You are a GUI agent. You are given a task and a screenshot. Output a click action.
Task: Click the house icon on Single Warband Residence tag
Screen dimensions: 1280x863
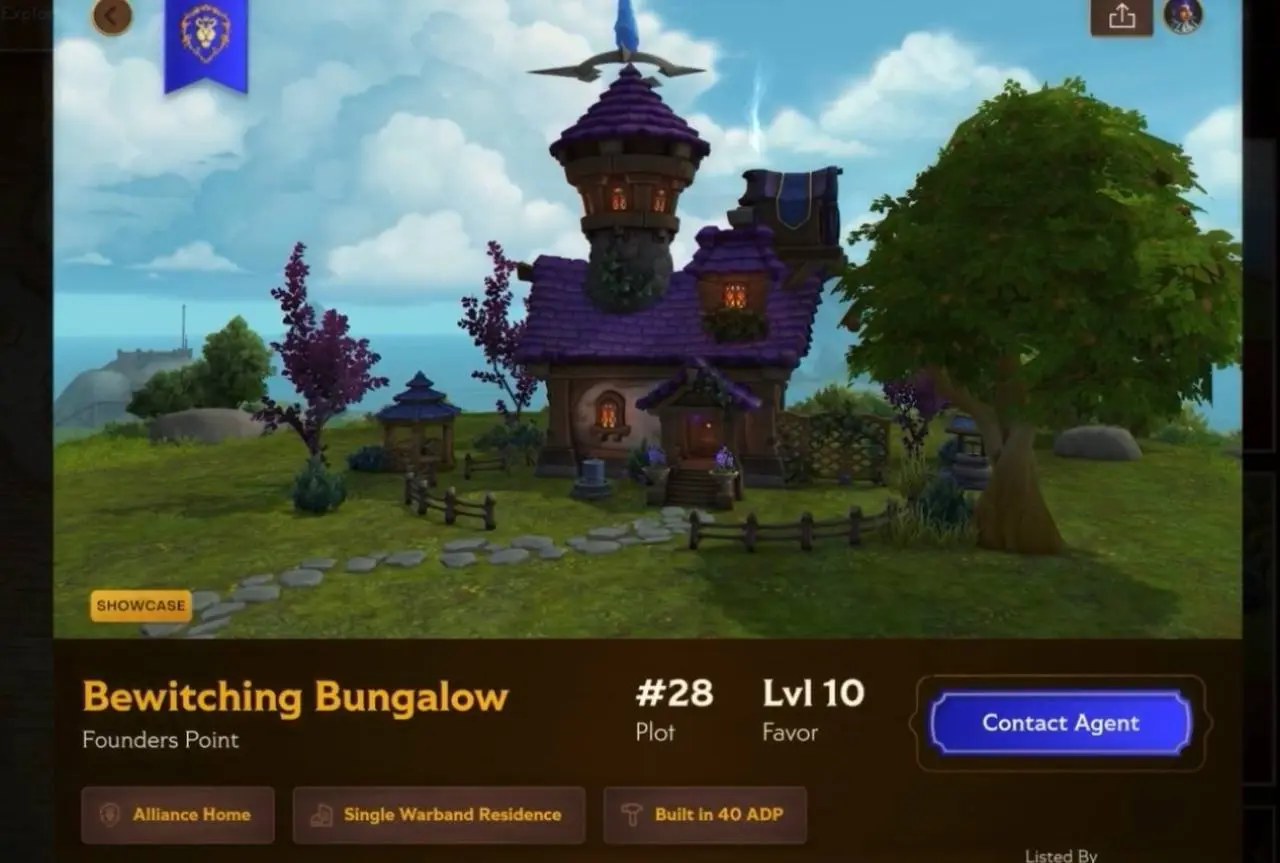click(322, 815)
